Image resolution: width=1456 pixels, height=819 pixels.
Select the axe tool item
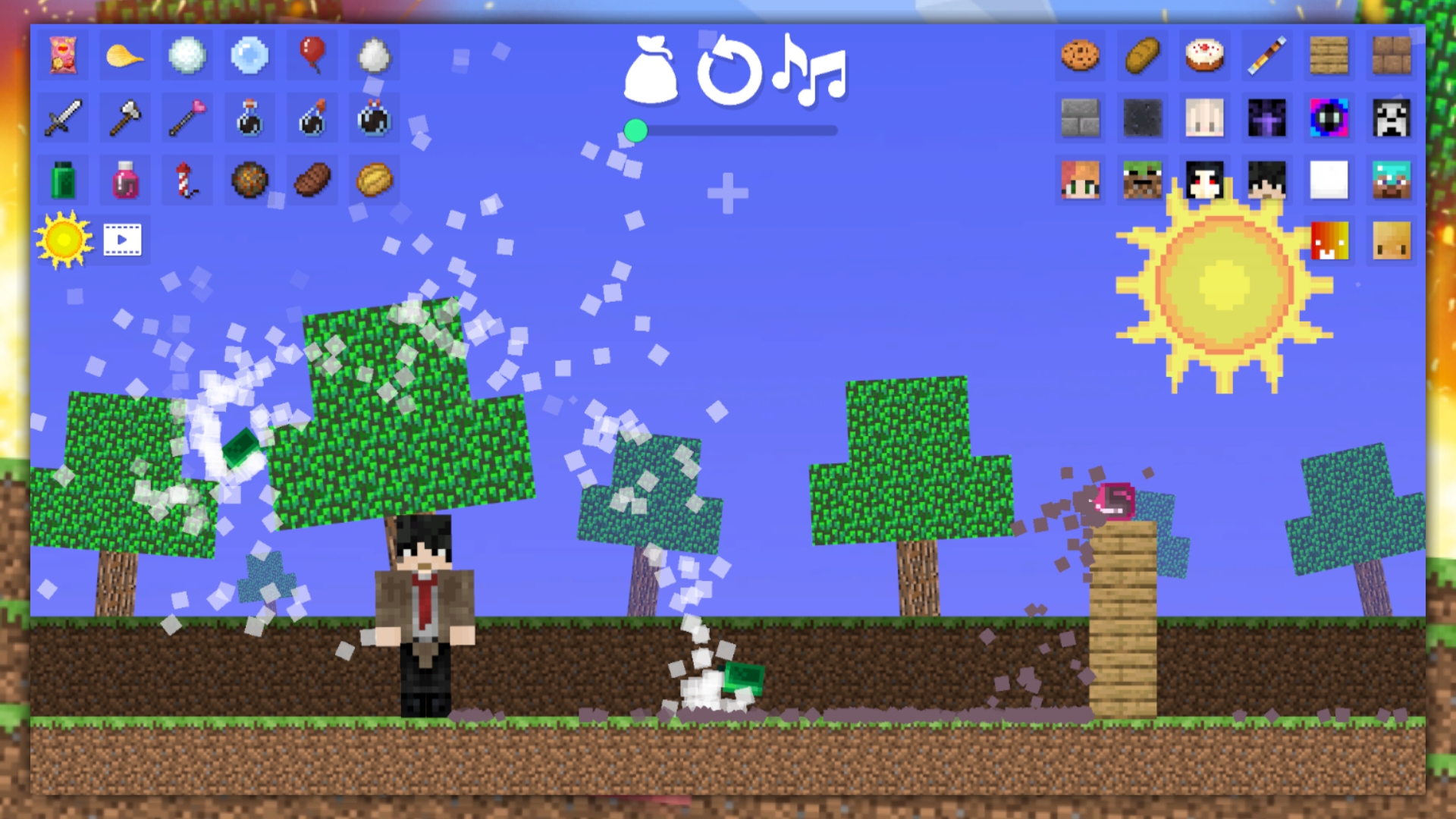click(124, 118)
